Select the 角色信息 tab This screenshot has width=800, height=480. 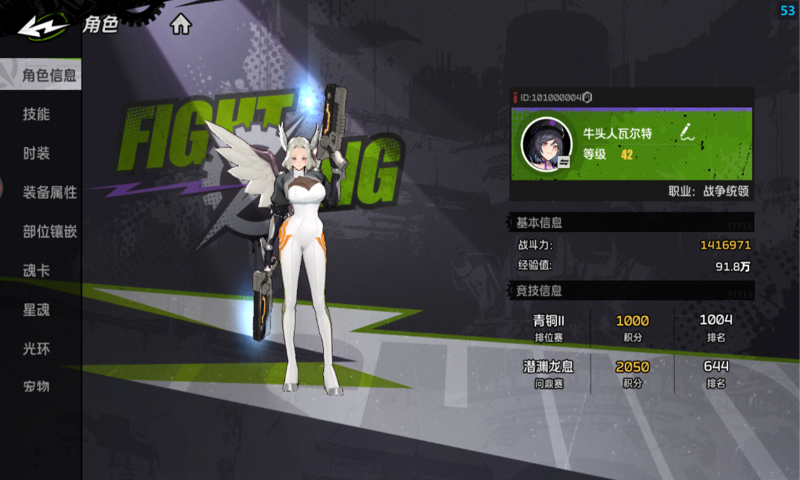49,74
